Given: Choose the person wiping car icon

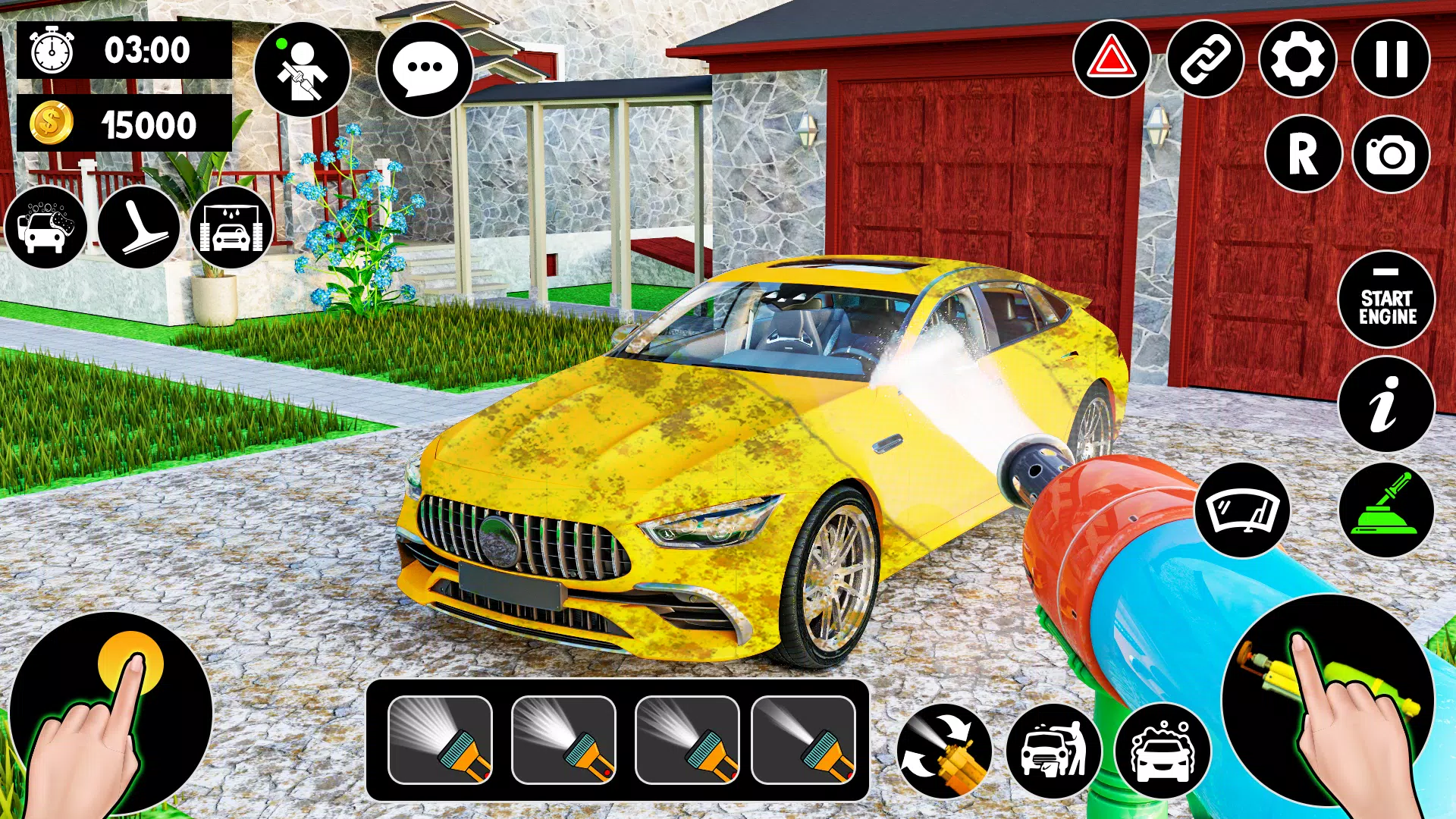Looking at the screenshot, I should coord(1053,751).
